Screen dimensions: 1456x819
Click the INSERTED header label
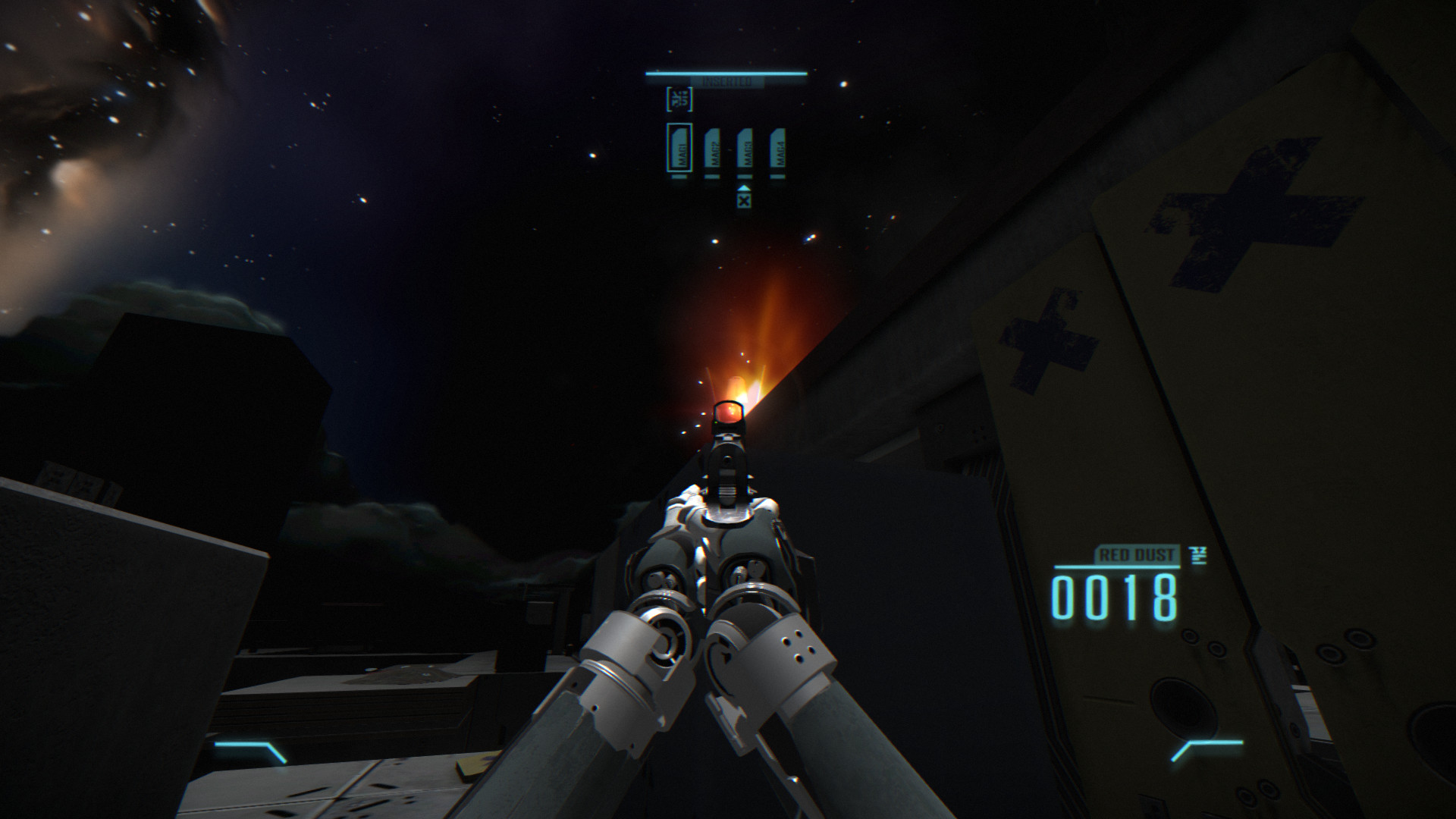tap(726, 80)
